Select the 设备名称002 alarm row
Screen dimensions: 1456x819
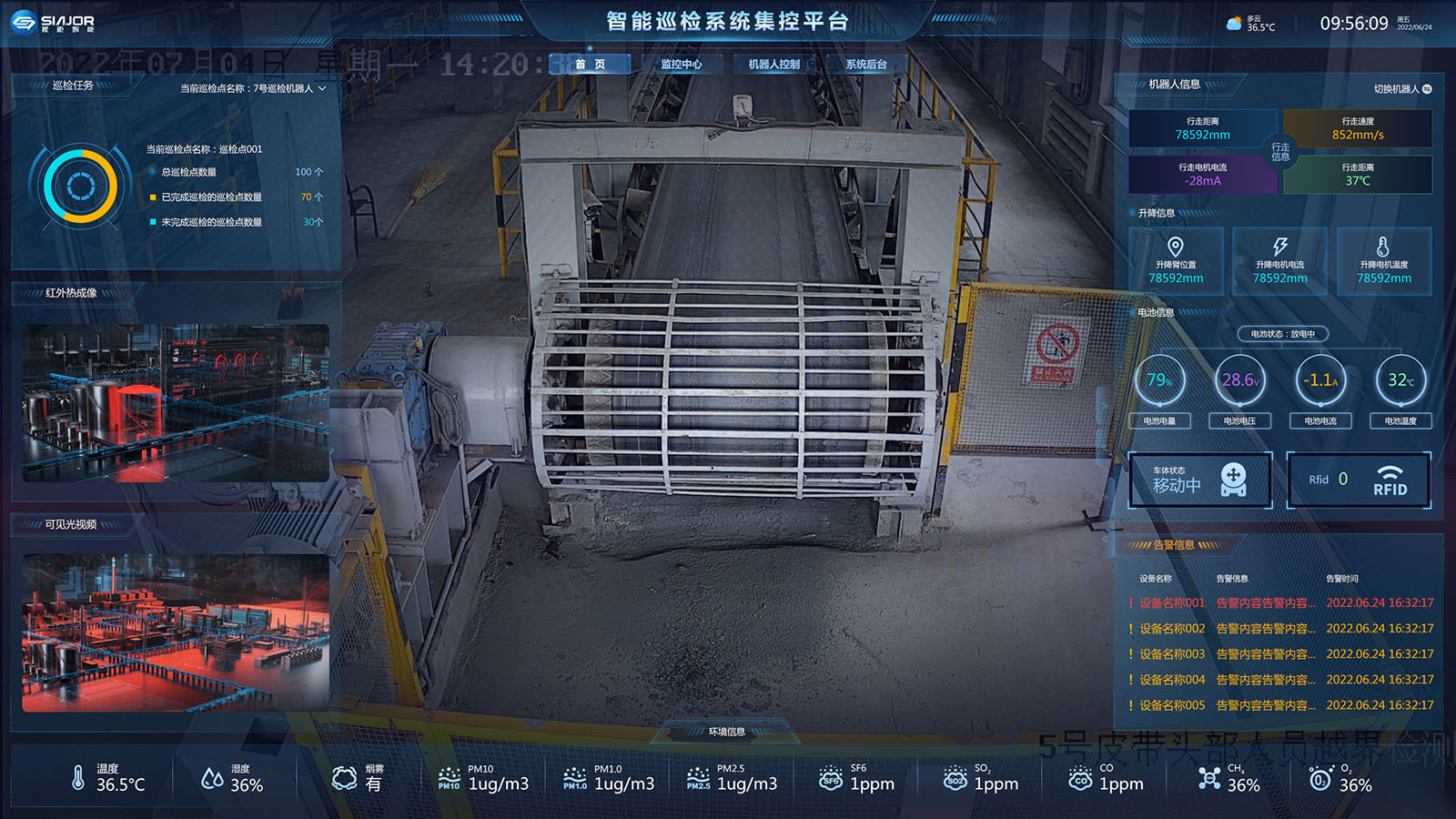click(1280, 629)
